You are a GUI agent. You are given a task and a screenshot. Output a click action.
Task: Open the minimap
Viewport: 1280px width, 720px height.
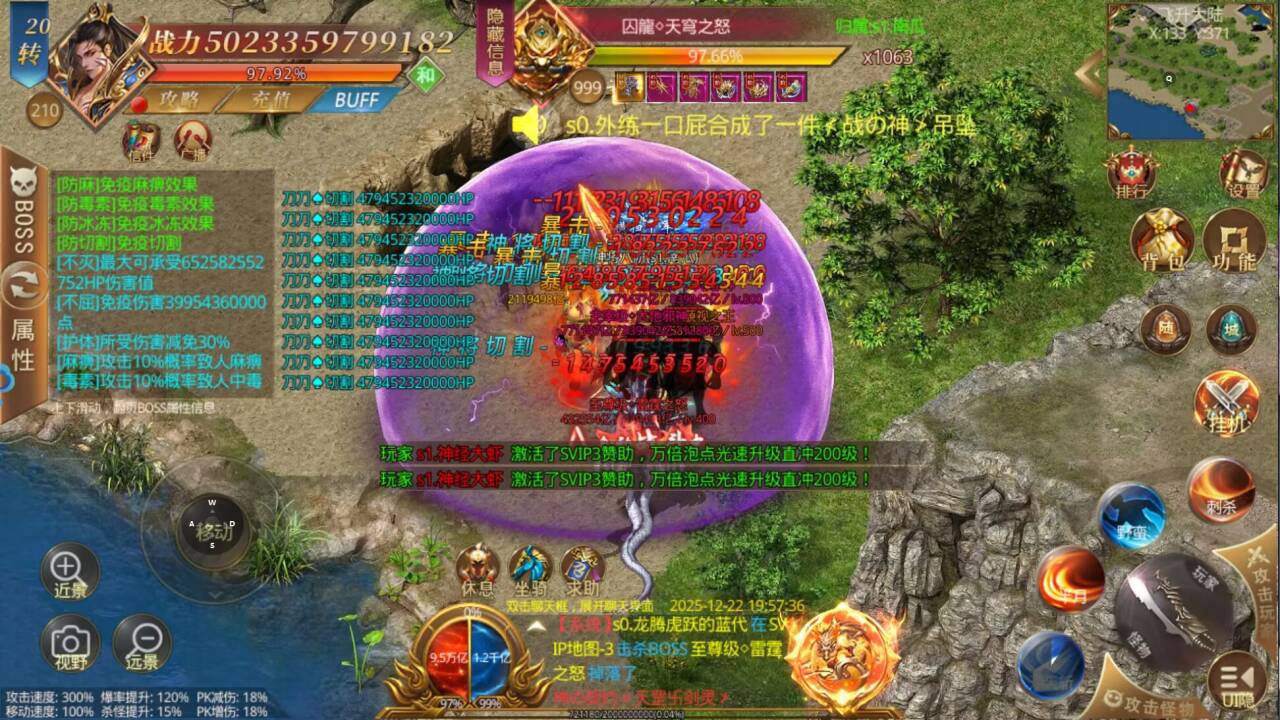(x=1190, y=70)
